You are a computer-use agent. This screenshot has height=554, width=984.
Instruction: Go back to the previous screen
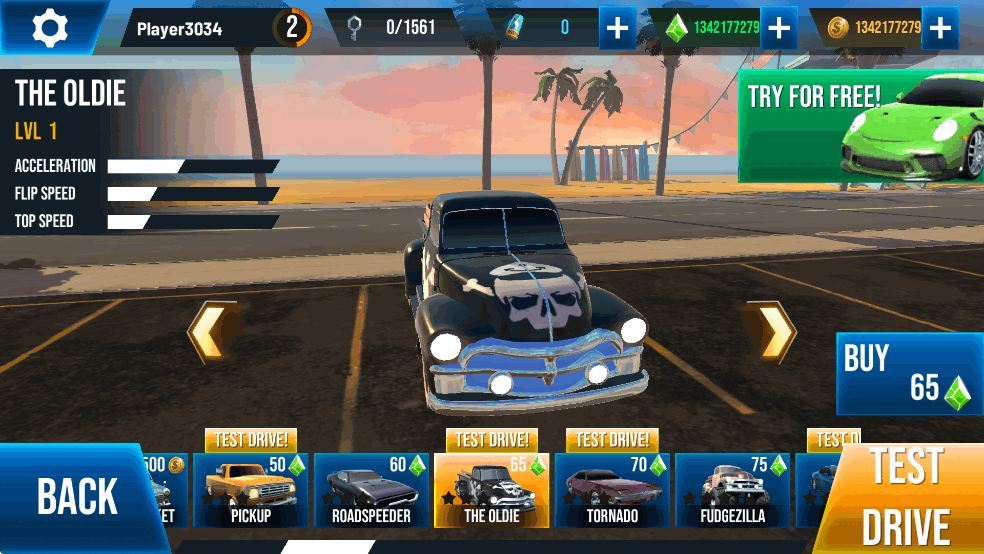click(x=77, y=496)
